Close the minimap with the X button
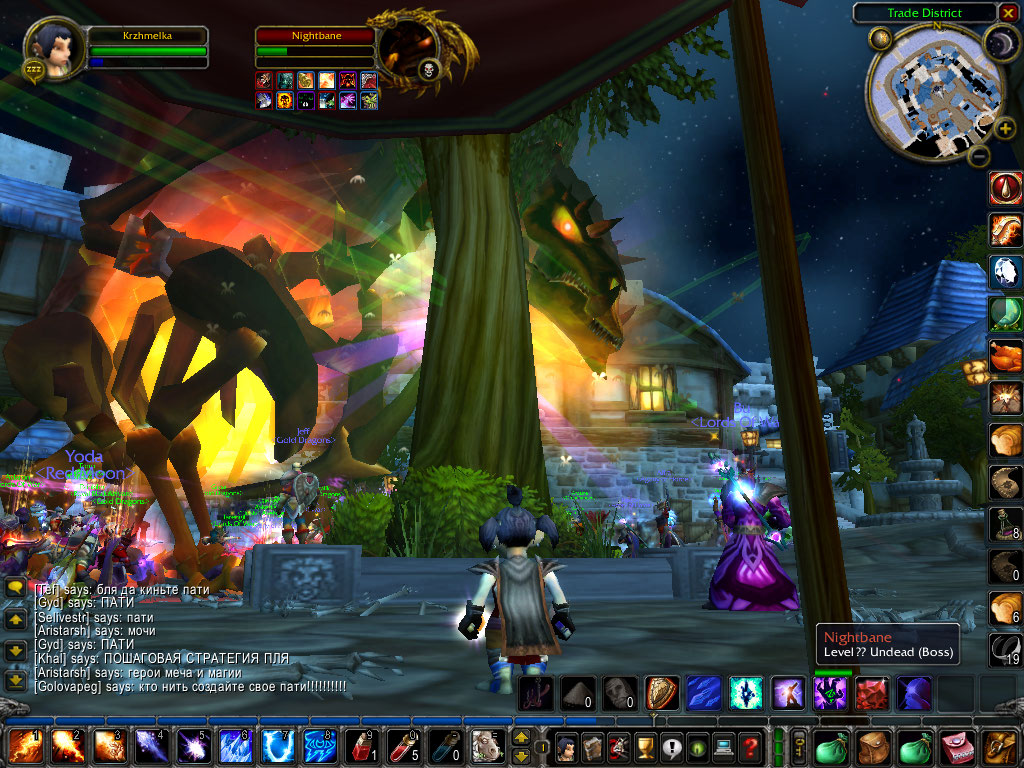1024x768 pixels. point(1008,13)
